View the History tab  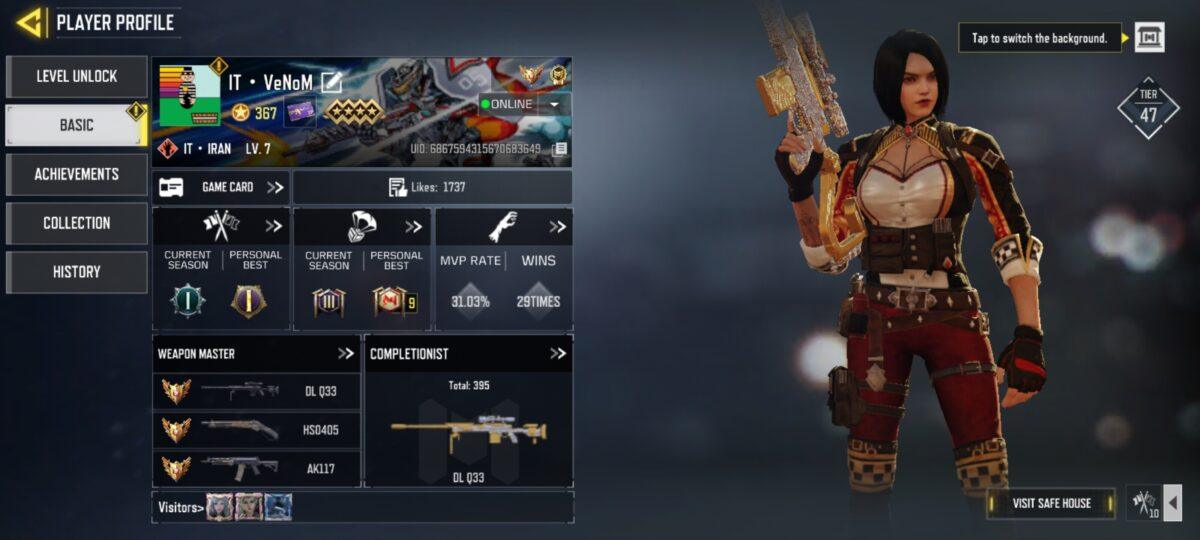click(77, 272)
